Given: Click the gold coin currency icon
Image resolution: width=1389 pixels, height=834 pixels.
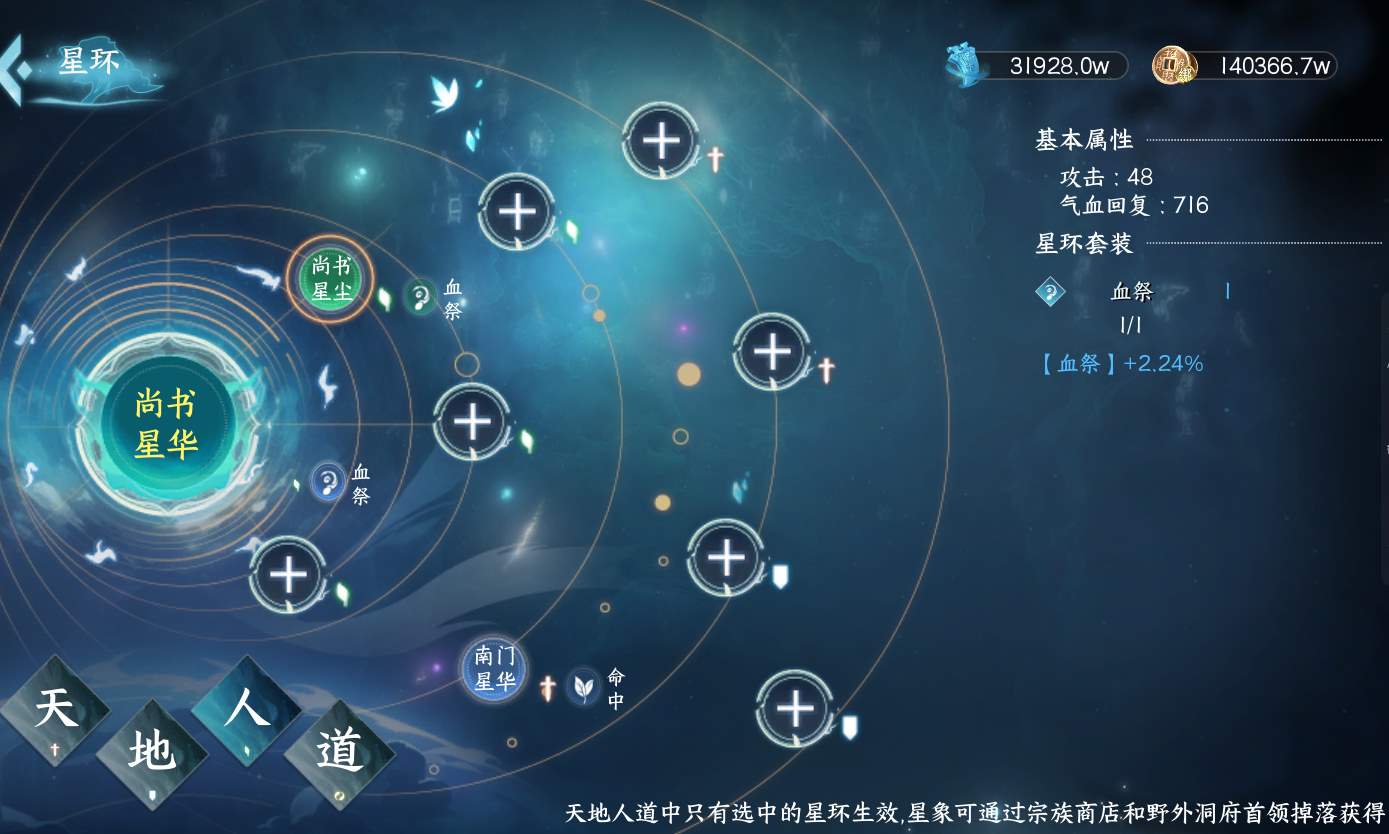Looking at the screenshot, I should 1176,64.
